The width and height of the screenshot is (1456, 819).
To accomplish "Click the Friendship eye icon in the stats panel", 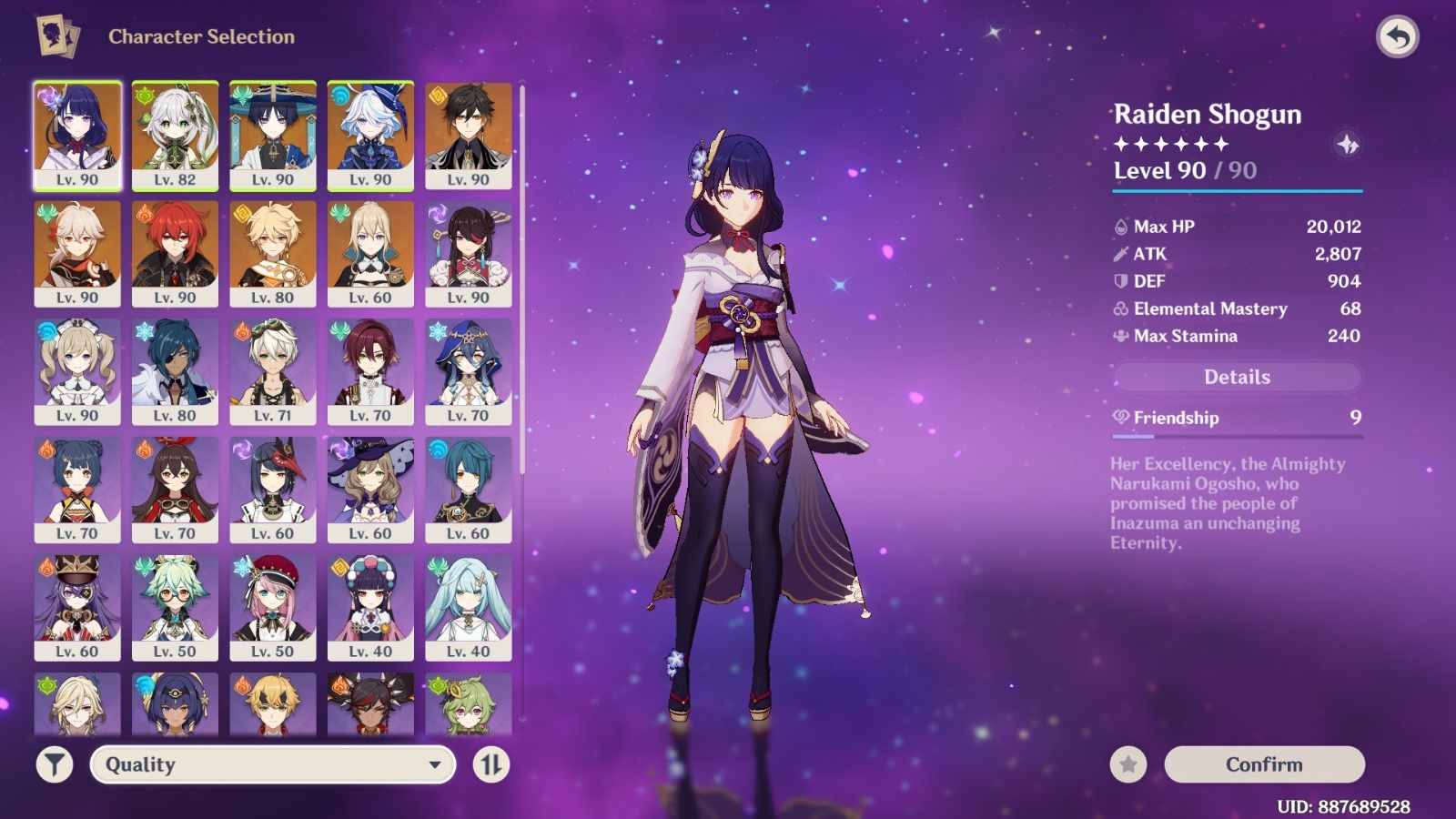I will 1119,418.
